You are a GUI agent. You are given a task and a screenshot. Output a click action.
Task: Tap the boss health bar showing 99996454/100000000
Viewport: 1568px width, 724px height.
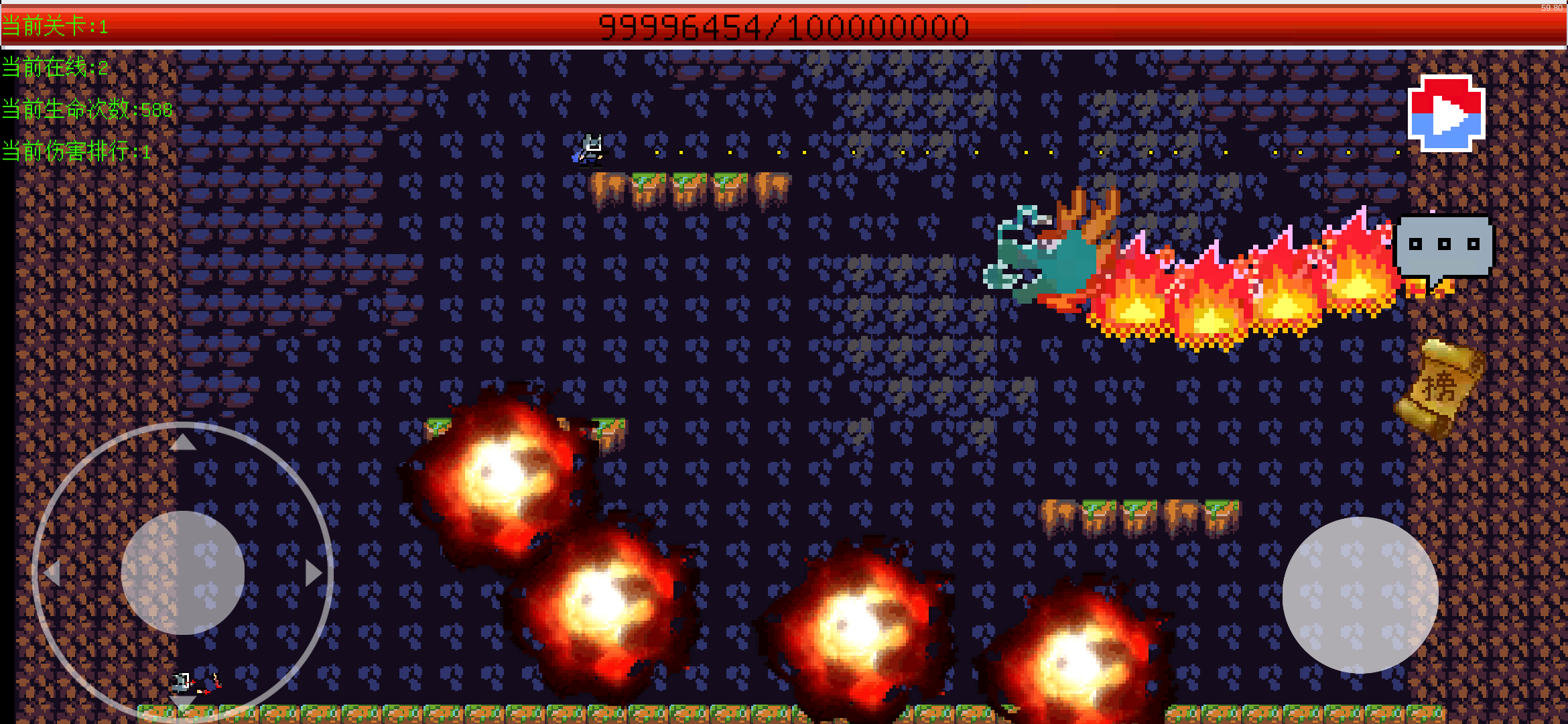[784, 25]
